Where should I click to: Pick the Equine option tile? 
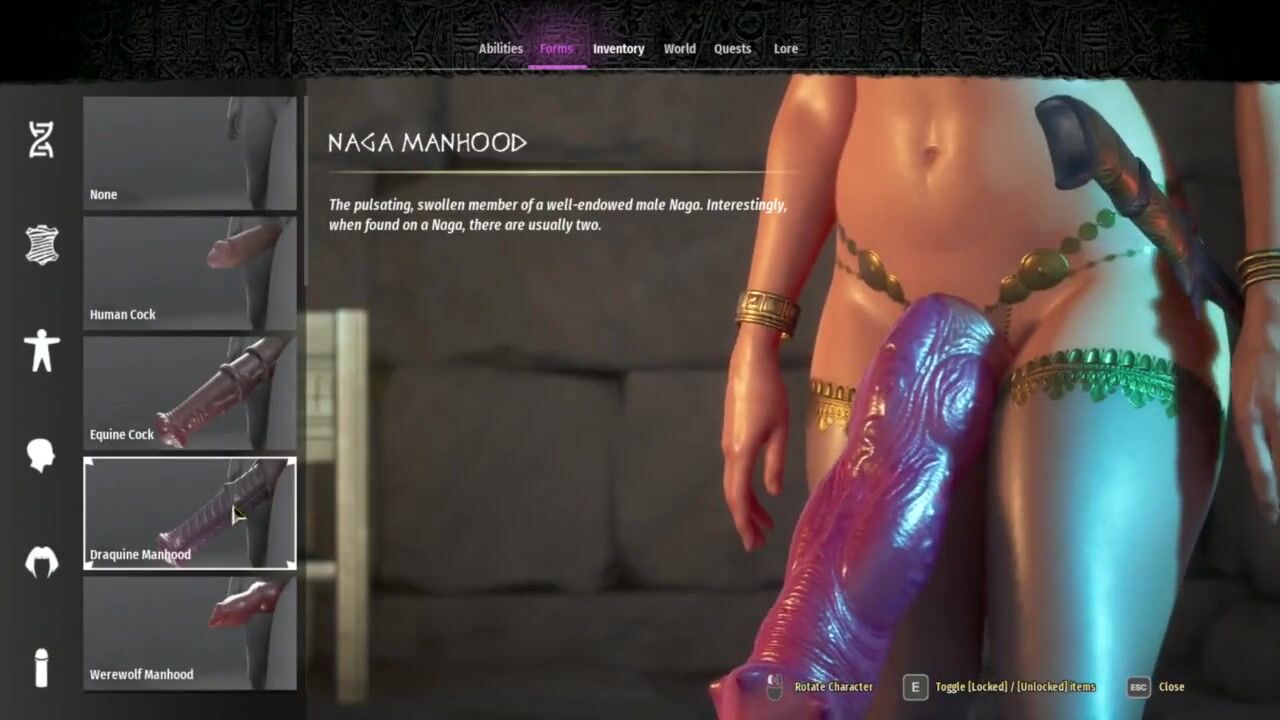pyautogui.click(x=189, y=393)
